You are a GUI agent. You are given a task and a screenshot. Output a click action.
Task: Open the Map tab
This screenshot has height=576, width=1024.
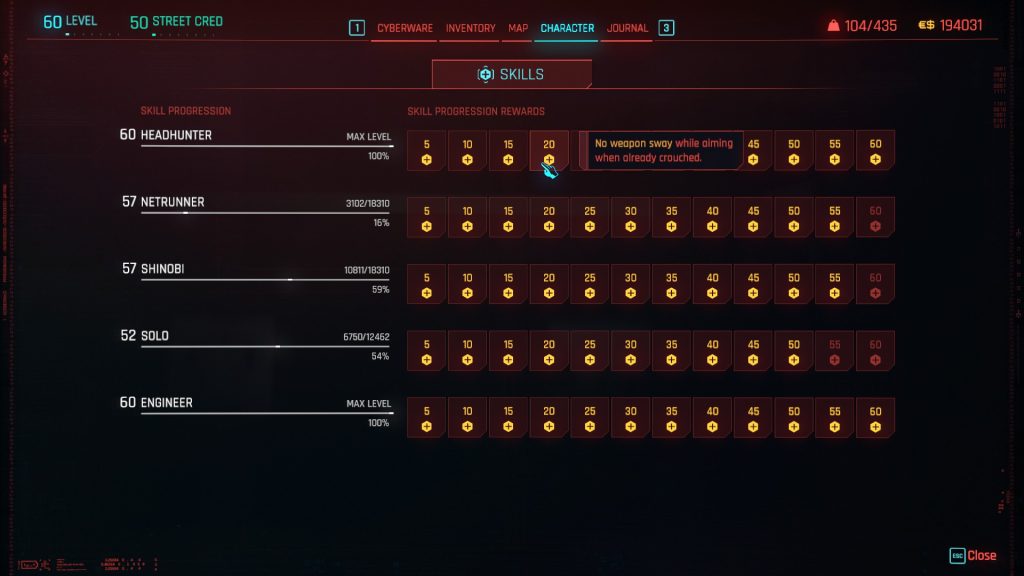click(x=518, y=28)
